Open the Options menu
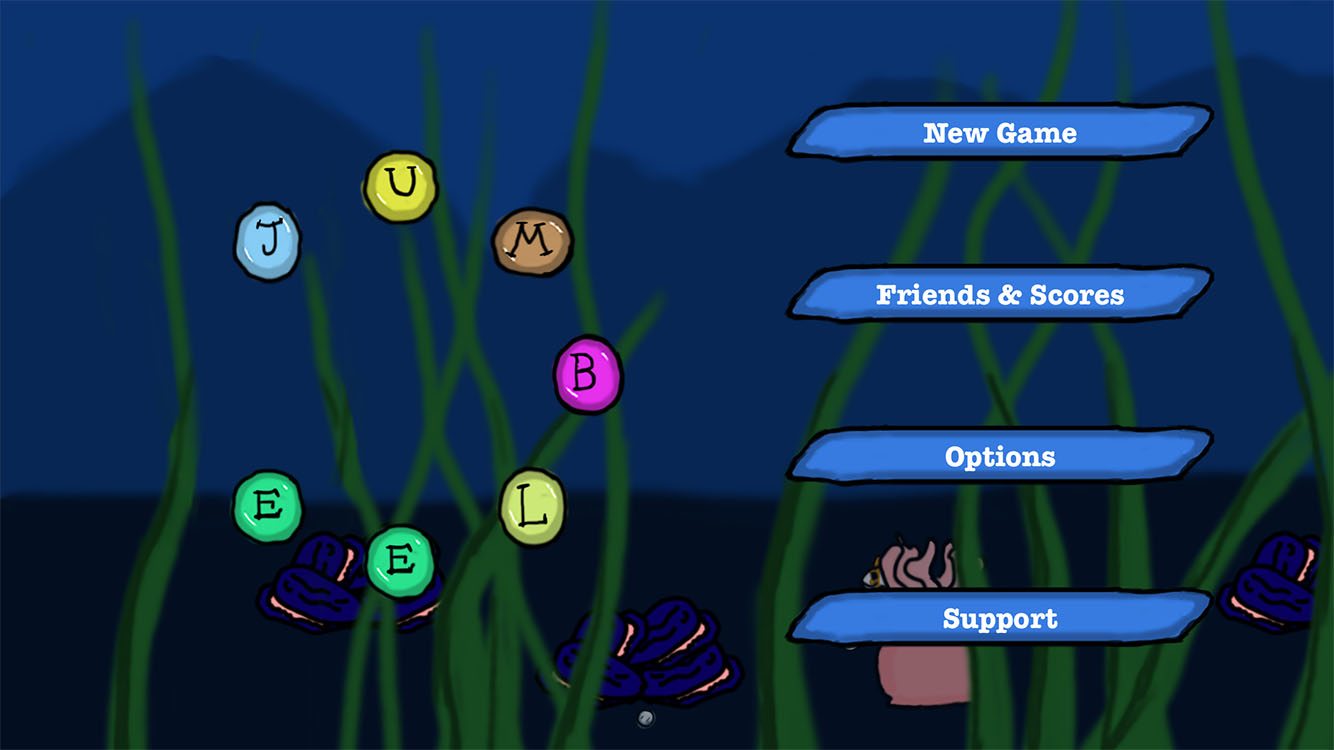The height and width of the screenshot is (750, 1334). pyautogui.click(x=1000, y=456)
